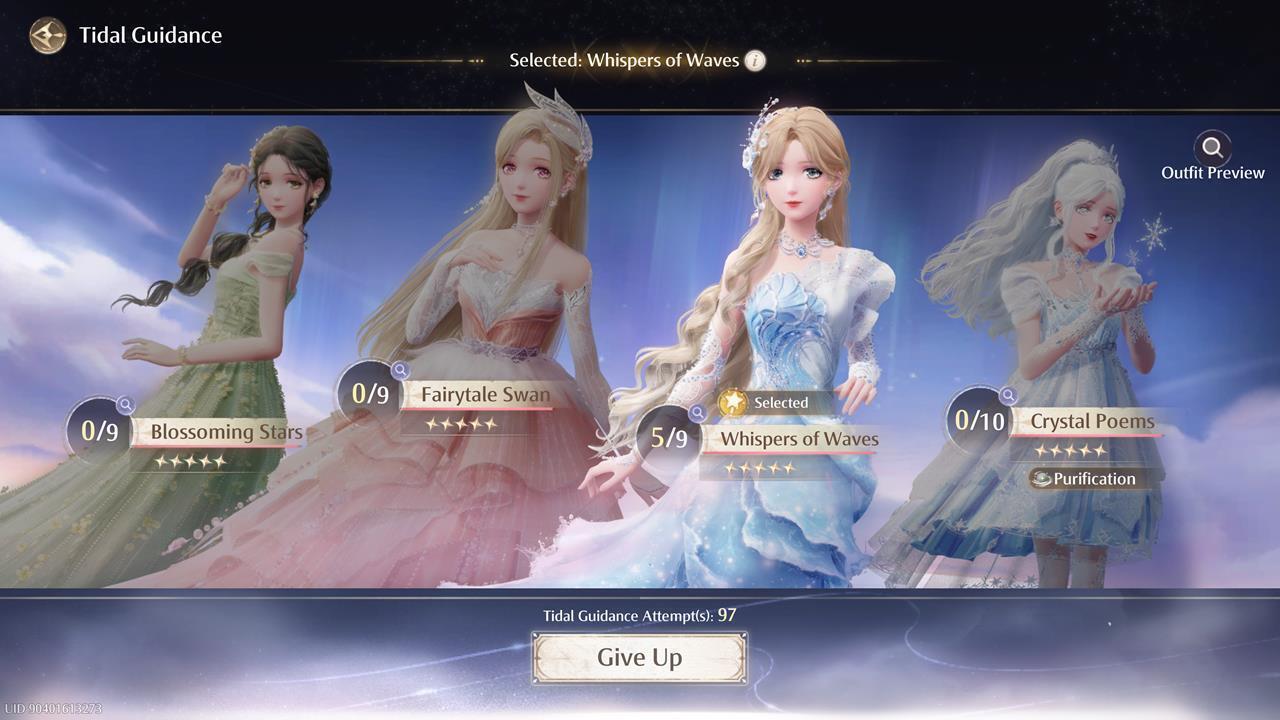Open the Whispers of Waves 5/9 counter

(x=669, y=438)
